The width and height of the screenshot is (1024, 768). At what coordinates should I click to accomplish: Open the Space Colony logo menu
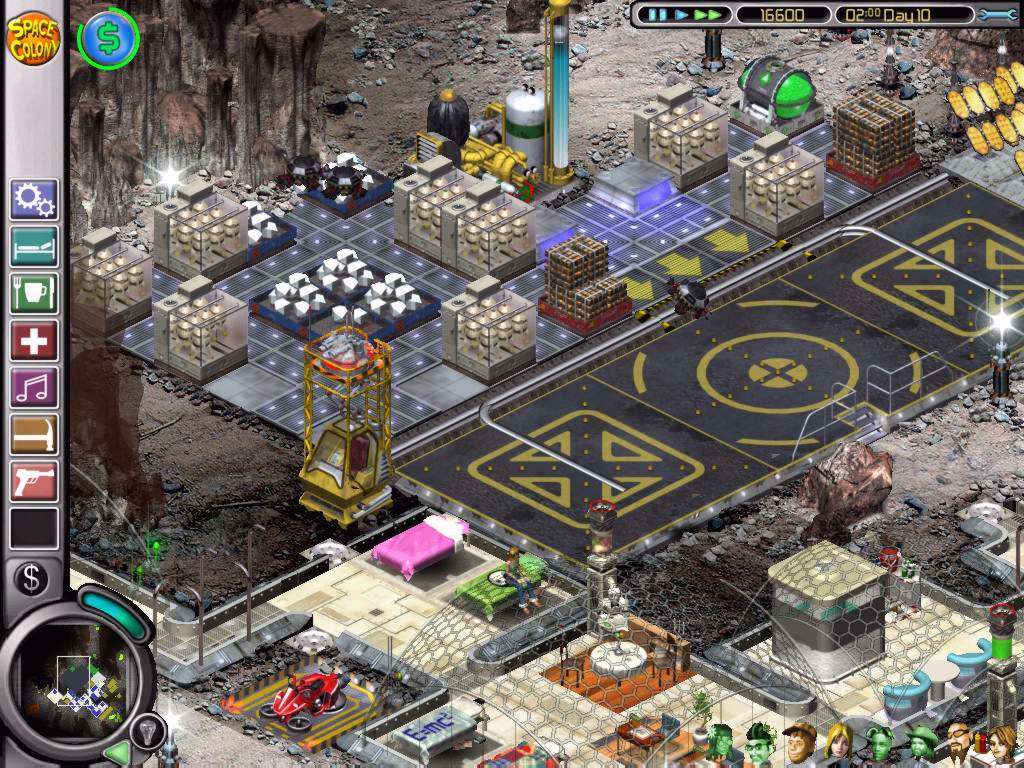tap(33, 37)
